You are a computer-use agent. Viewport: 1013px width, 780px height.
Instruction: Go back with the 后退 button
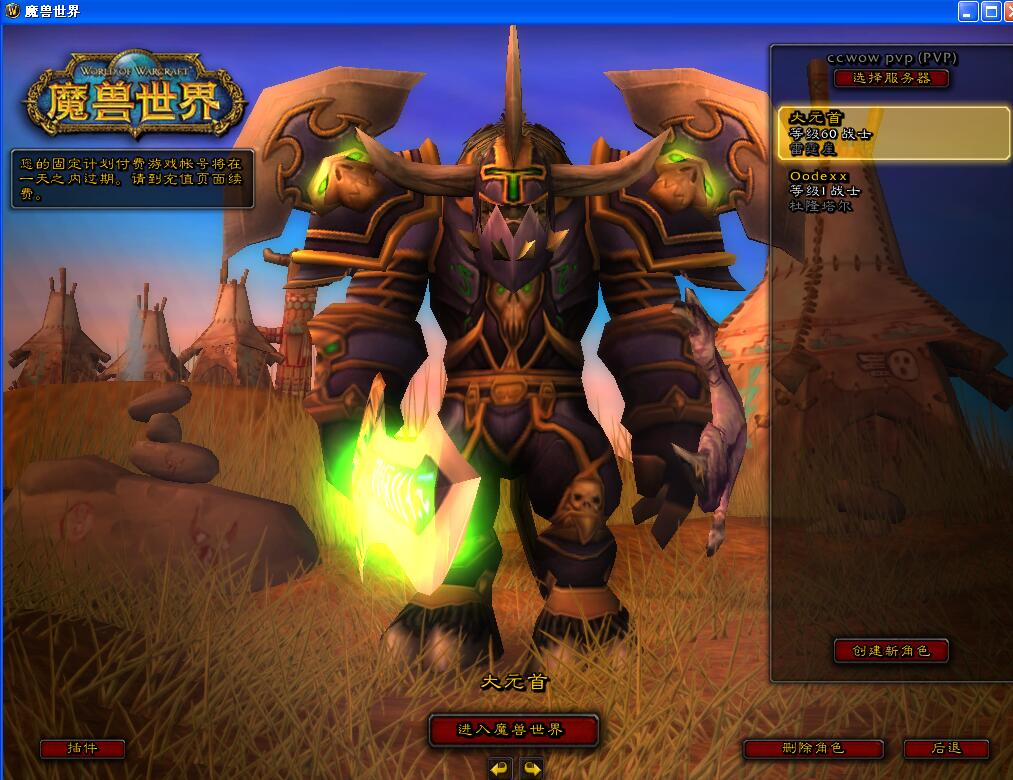[x=946, y=748]
